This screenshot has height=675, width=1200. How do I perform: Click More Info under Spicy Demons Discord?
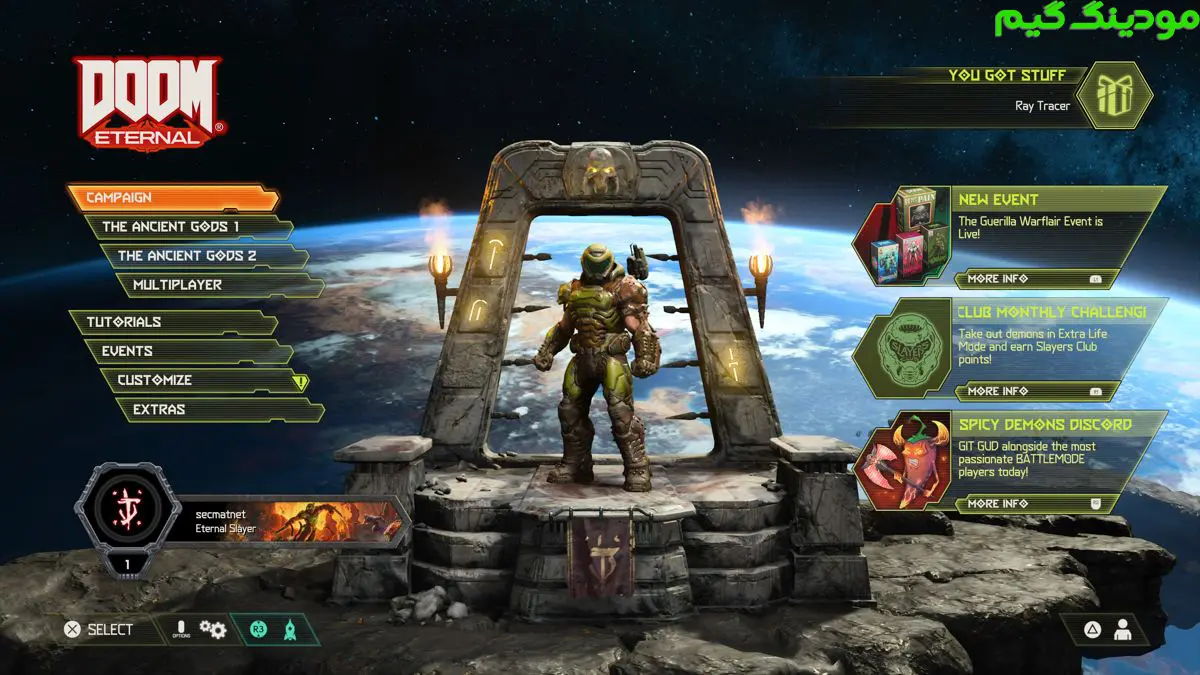(x=1030, y=503)
